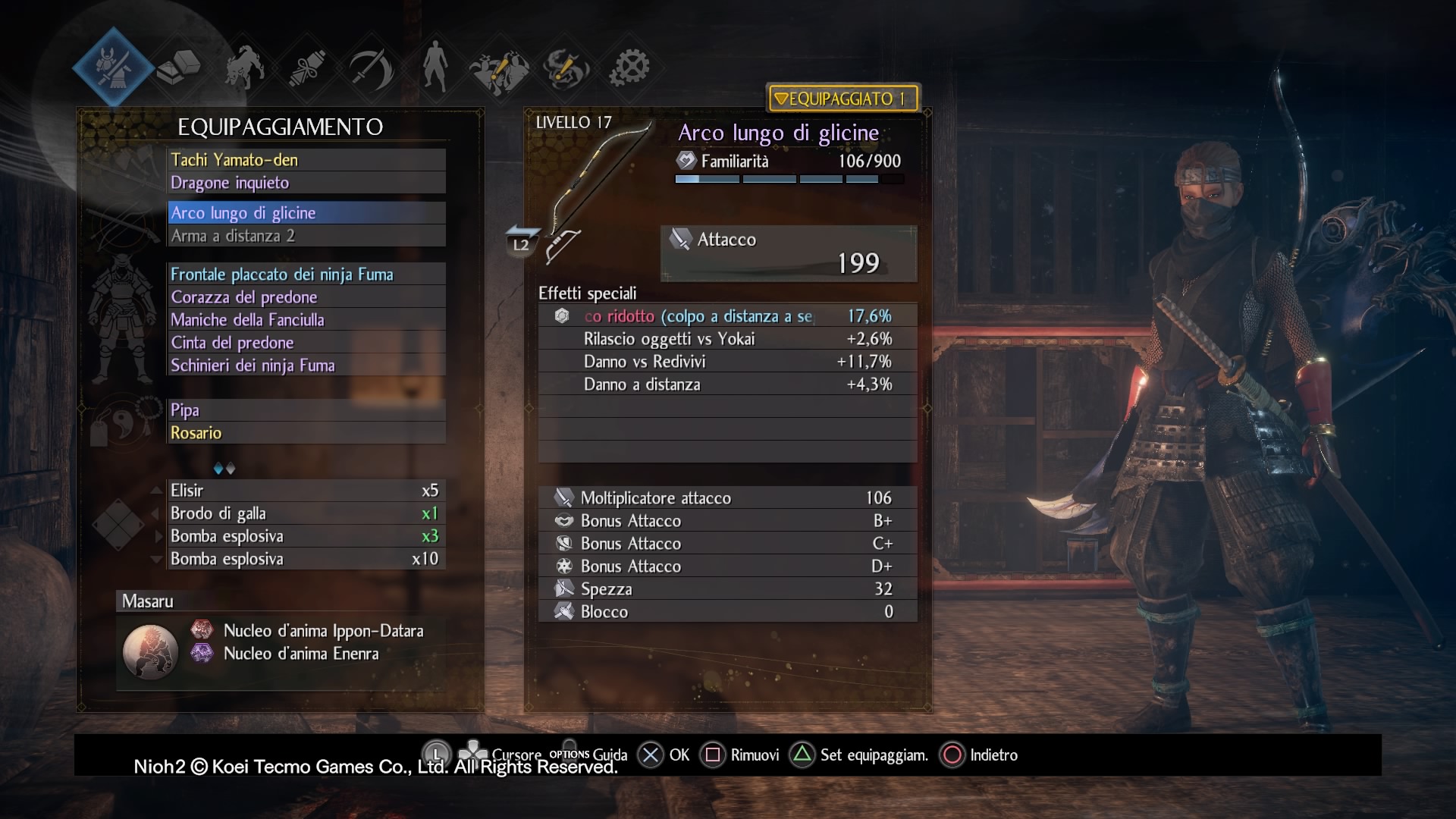Select the Arco lungo di glicine row
The image size is (1456, 819).
(306, 213)
